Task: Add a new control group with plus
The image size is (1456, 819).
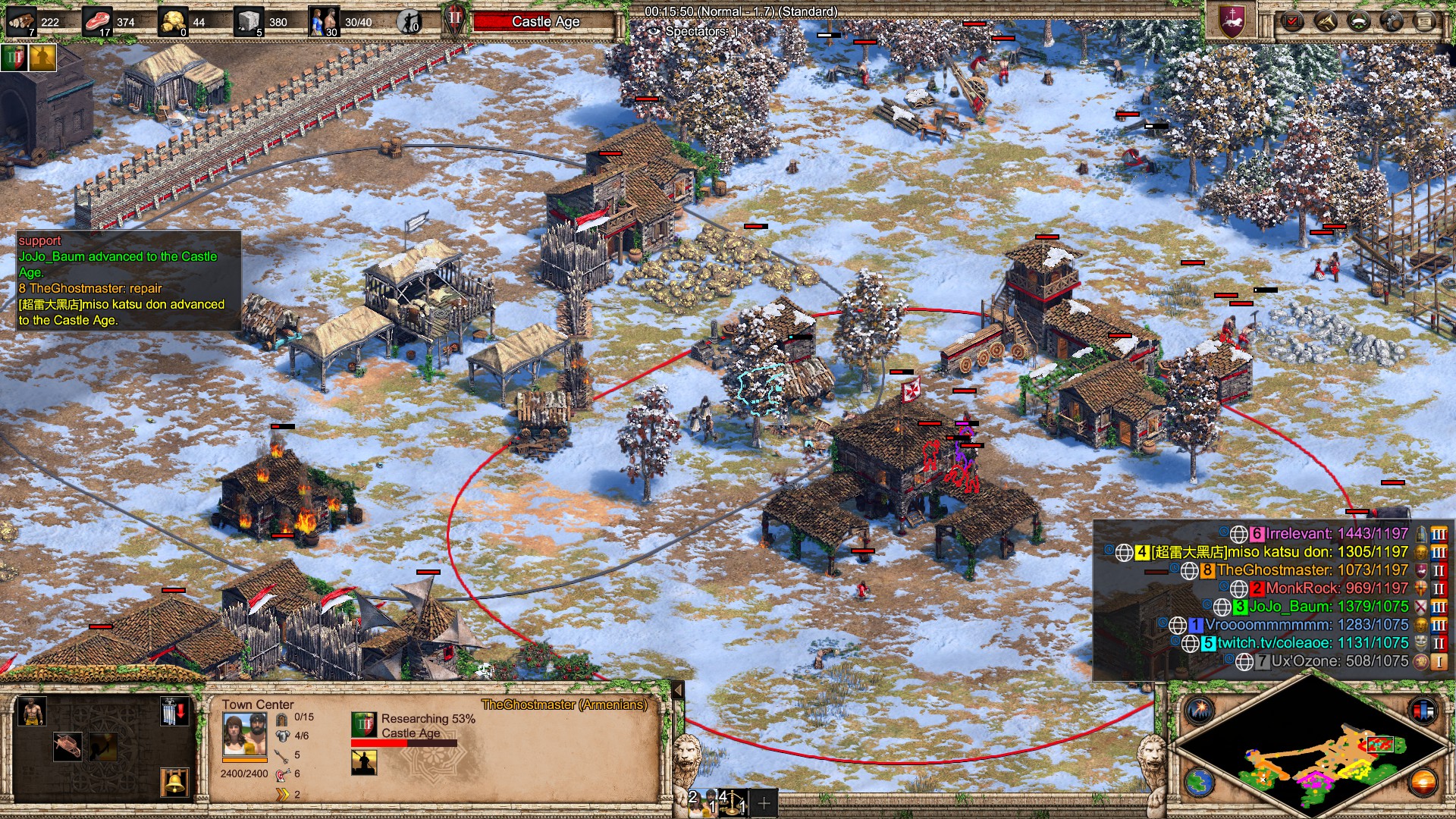Action: pyautogui.click(x=764, y=802)
